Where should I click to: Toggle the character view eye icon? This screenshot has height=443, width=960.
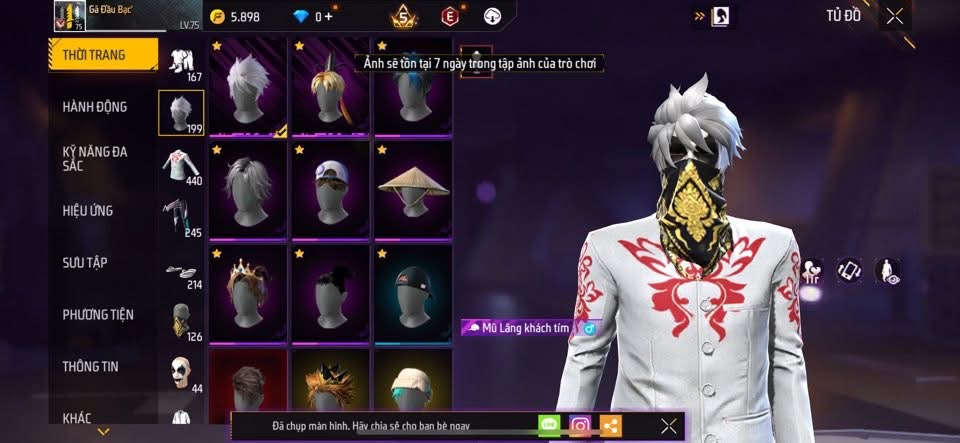click(x=887, y=270)
